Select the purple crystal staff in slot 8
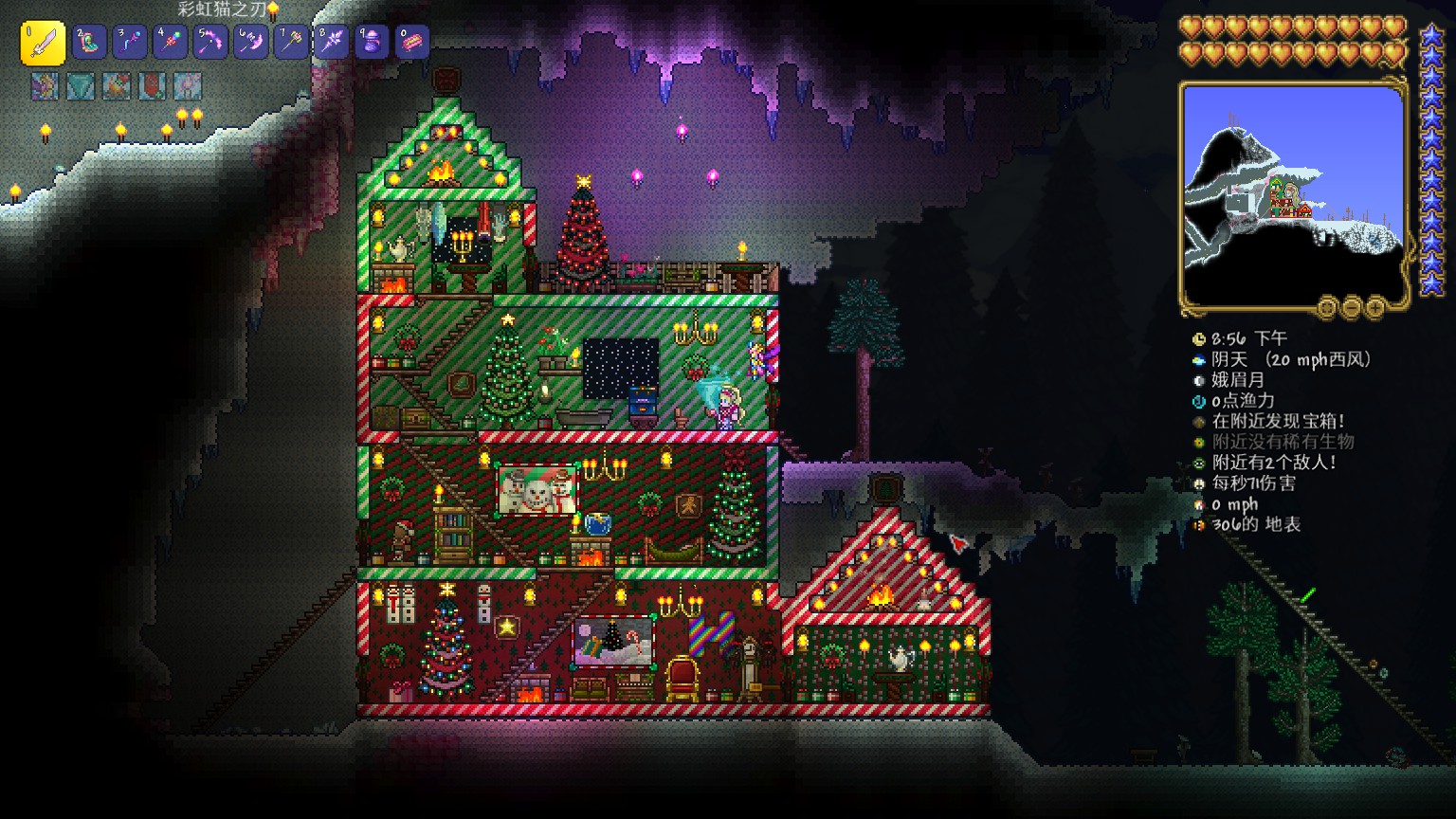Viewport: 1456px width, 819px height. click(x=332, y=42)
